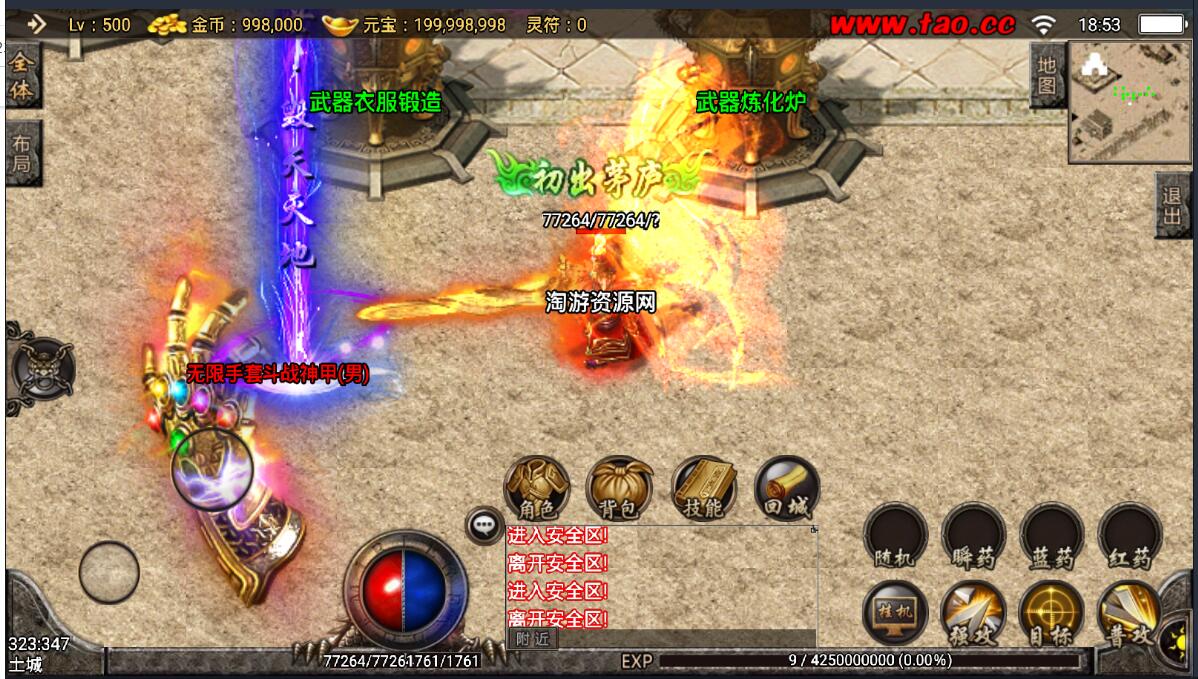This screenshot has height=679, width=1198.
Task: Activate the 强攻 forced attack
Action: [973, 612]
